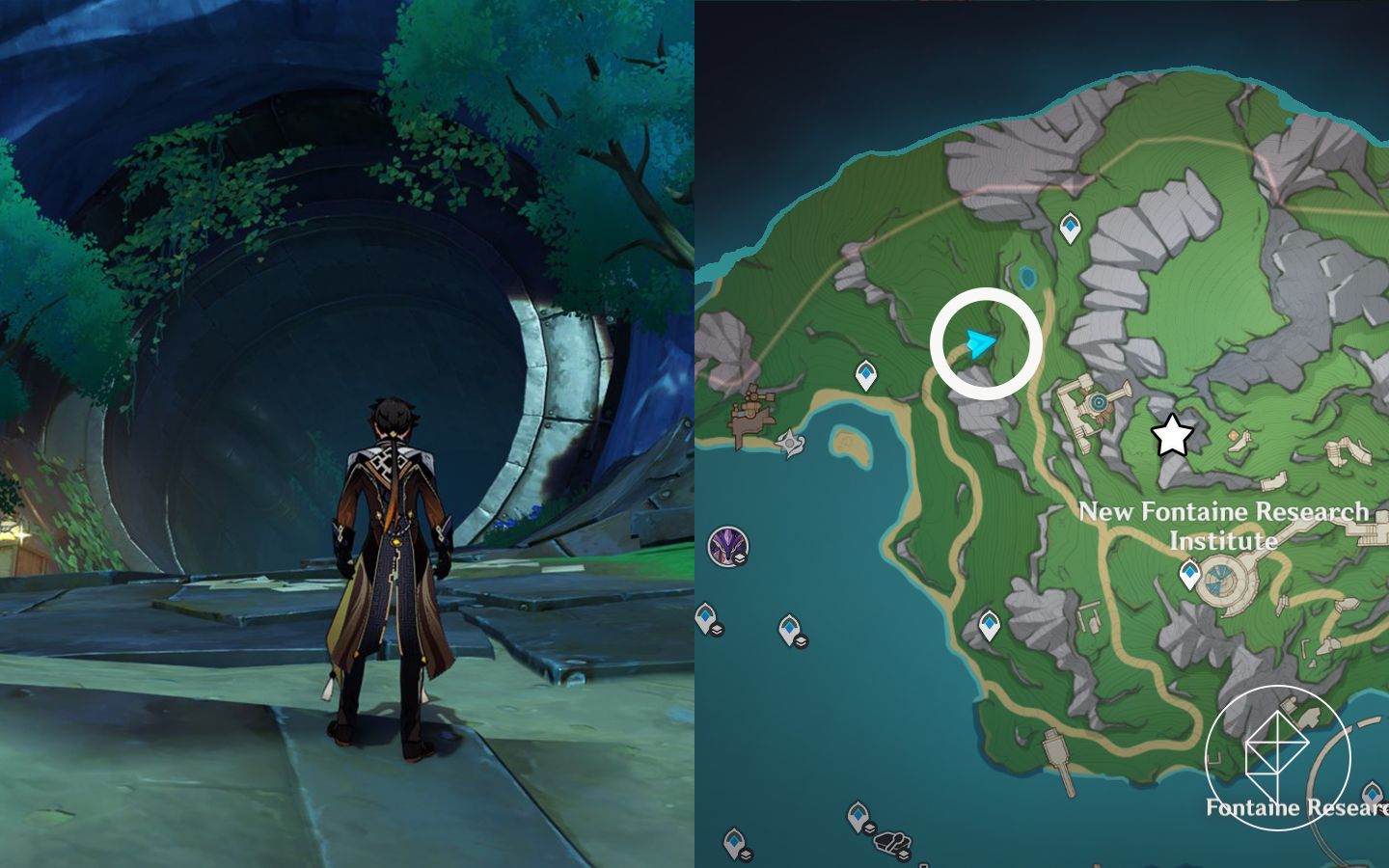The image size is (1389, 868).
Task: Select the purple boss icon off the west coast
Action: [x=725, y=546]
